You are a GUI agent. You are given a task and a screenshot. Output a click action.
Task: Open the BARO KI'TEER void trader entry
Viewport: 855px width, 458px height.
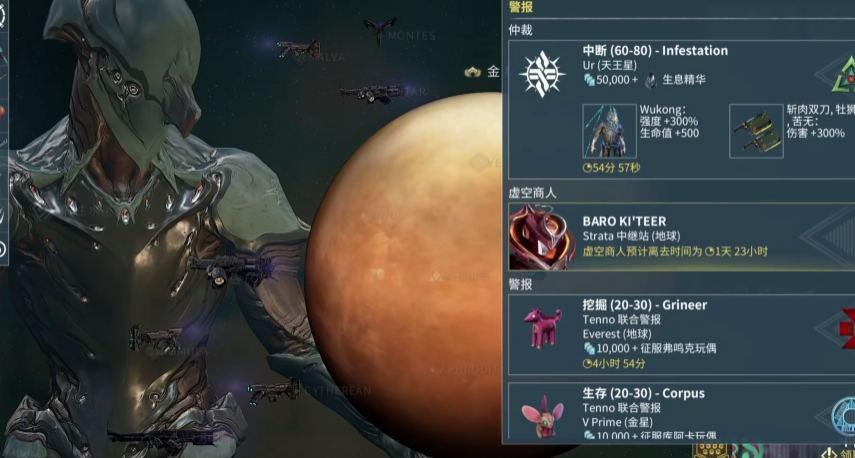pos(680,236)
